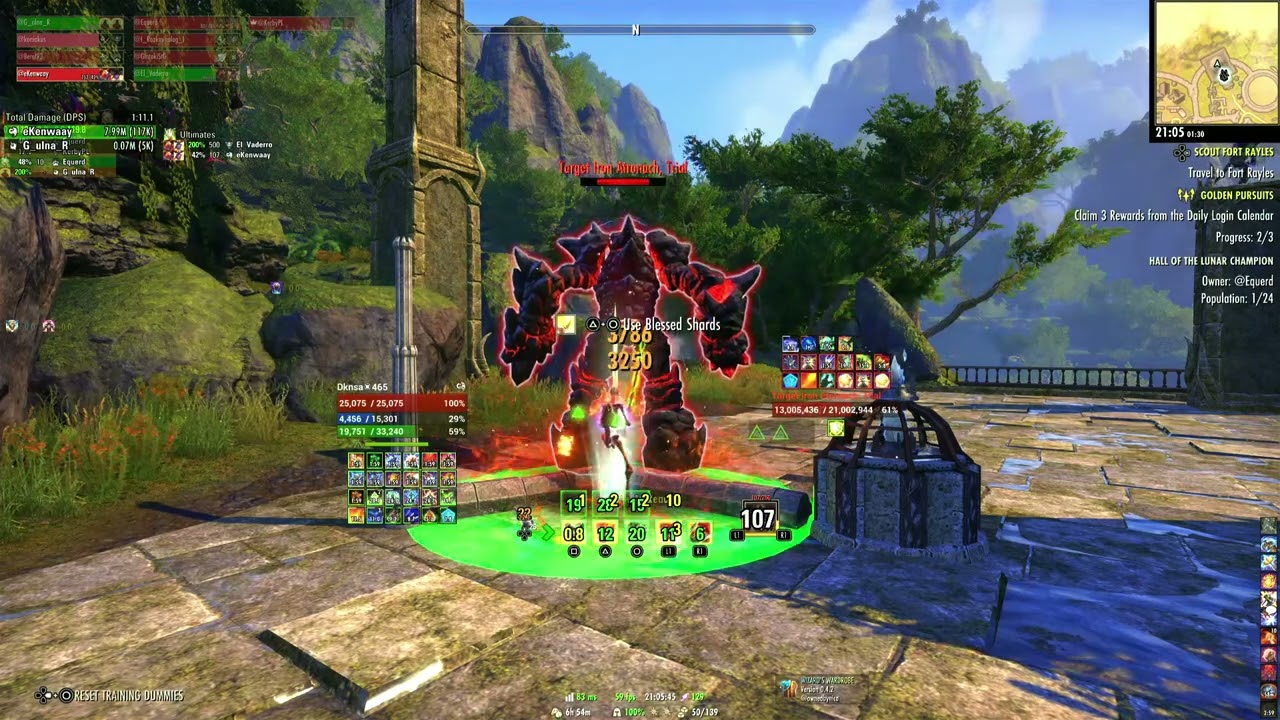This screenshot has height=720, width=1280.
Task: Open the Golden Pursuits tracker entry
Action: click(1236, 195)
